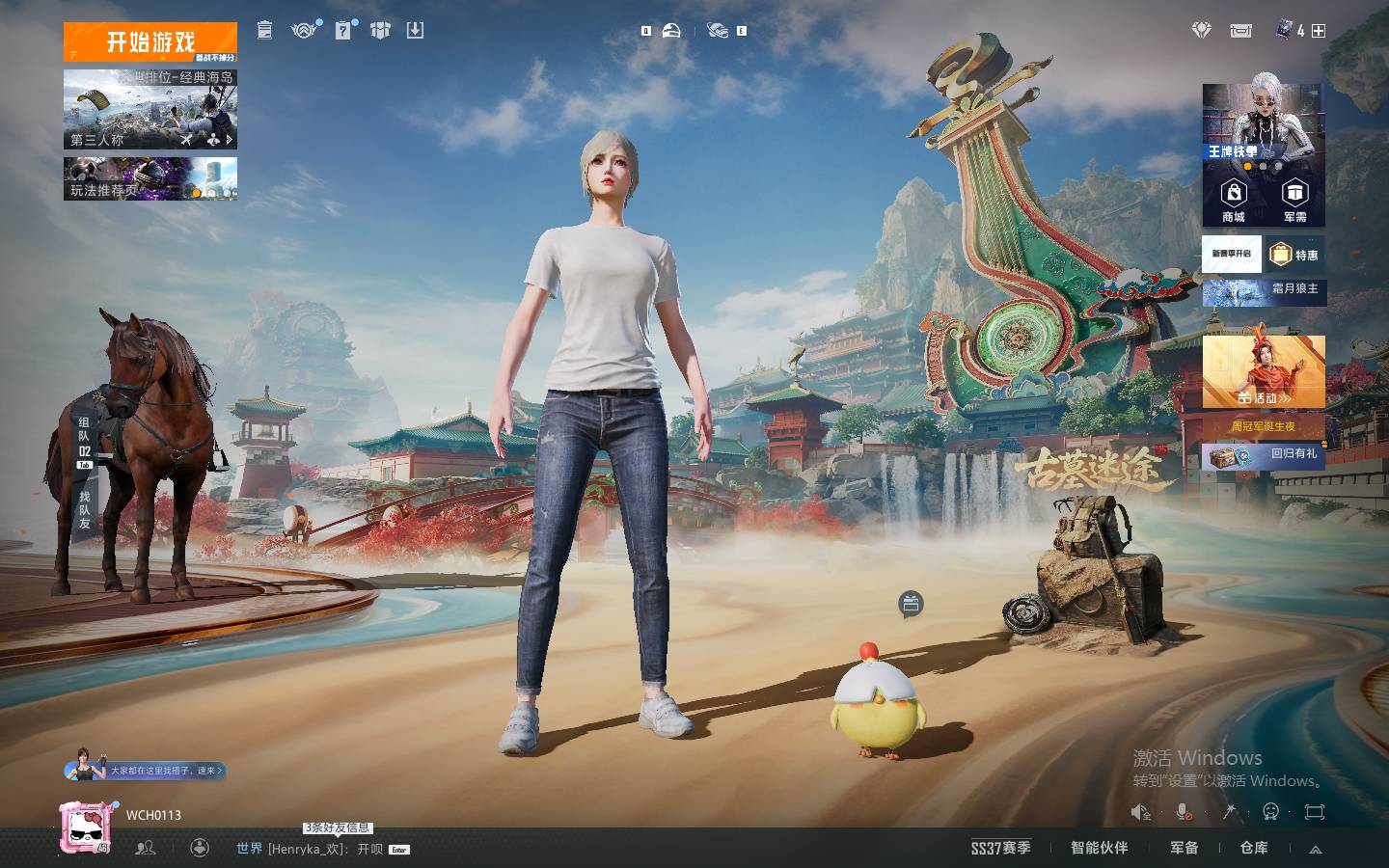
Task: Open the 找队友 find teammates tab
Action: pos(85,510)
